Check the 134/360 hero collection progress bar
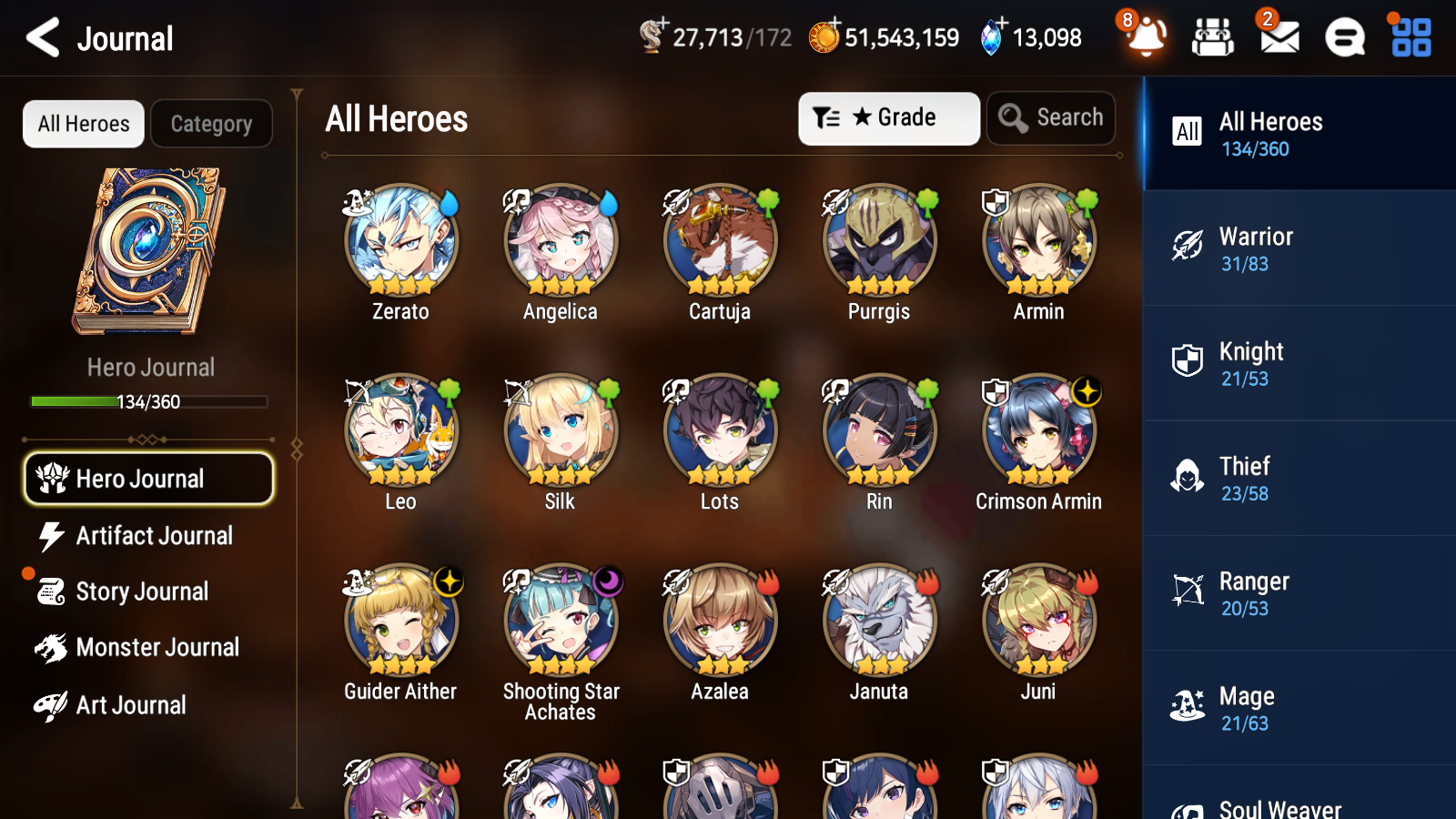This screenshot has width=1456, height=819. [x=148, y=400]
